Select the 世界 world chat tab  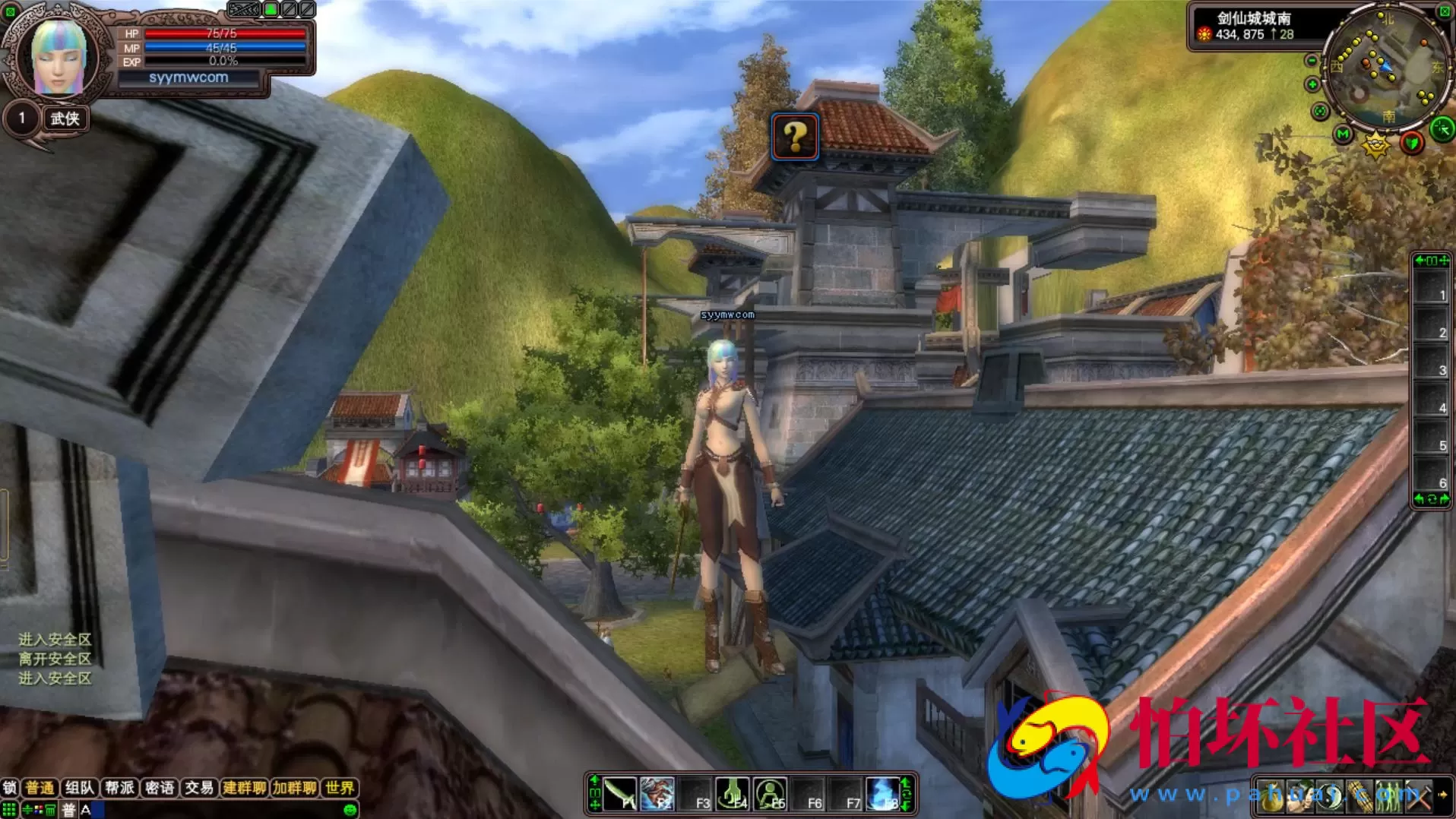(339, 788)
